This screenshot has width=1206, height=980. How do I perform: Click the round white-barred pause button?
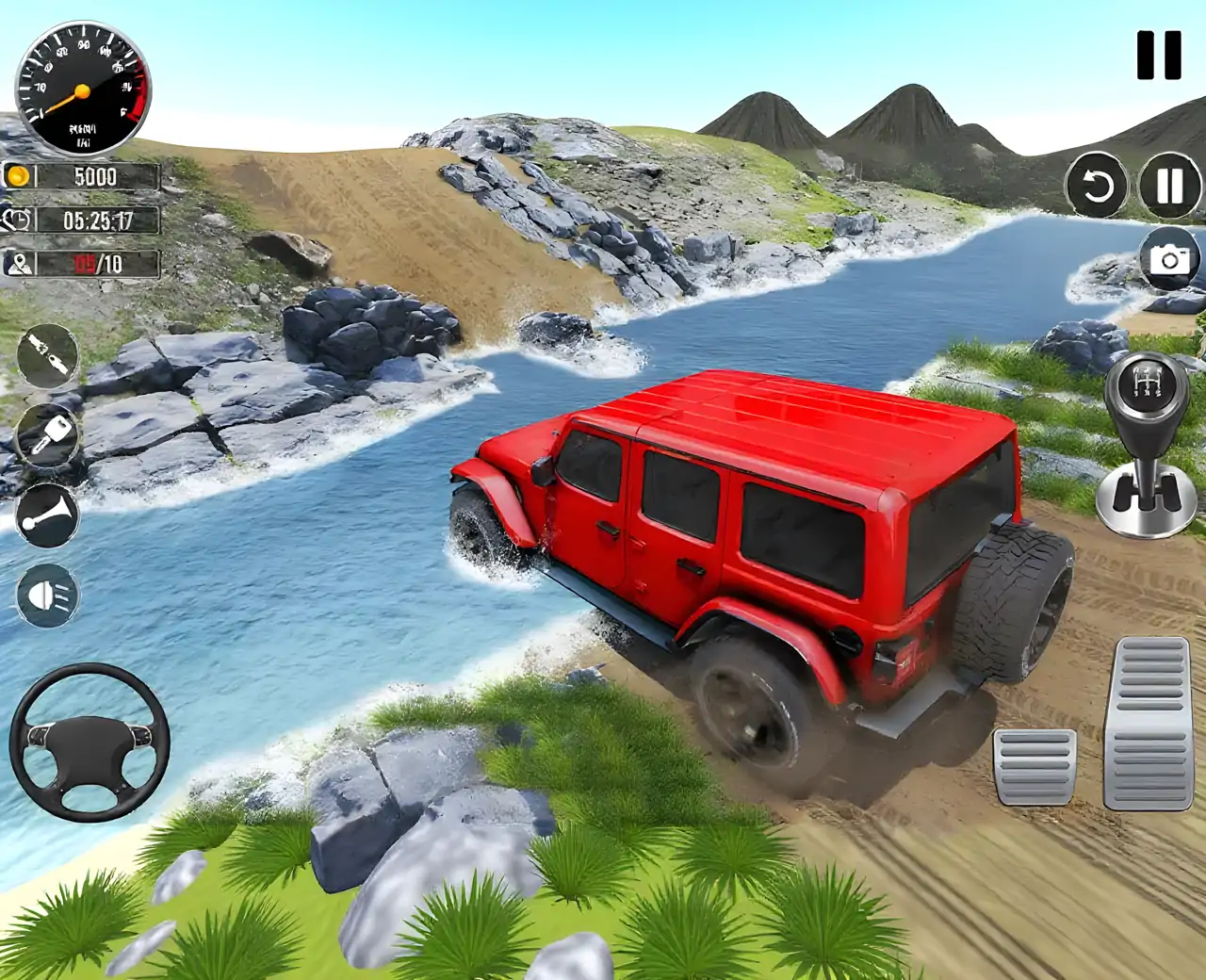click(x=1169, y=186)
